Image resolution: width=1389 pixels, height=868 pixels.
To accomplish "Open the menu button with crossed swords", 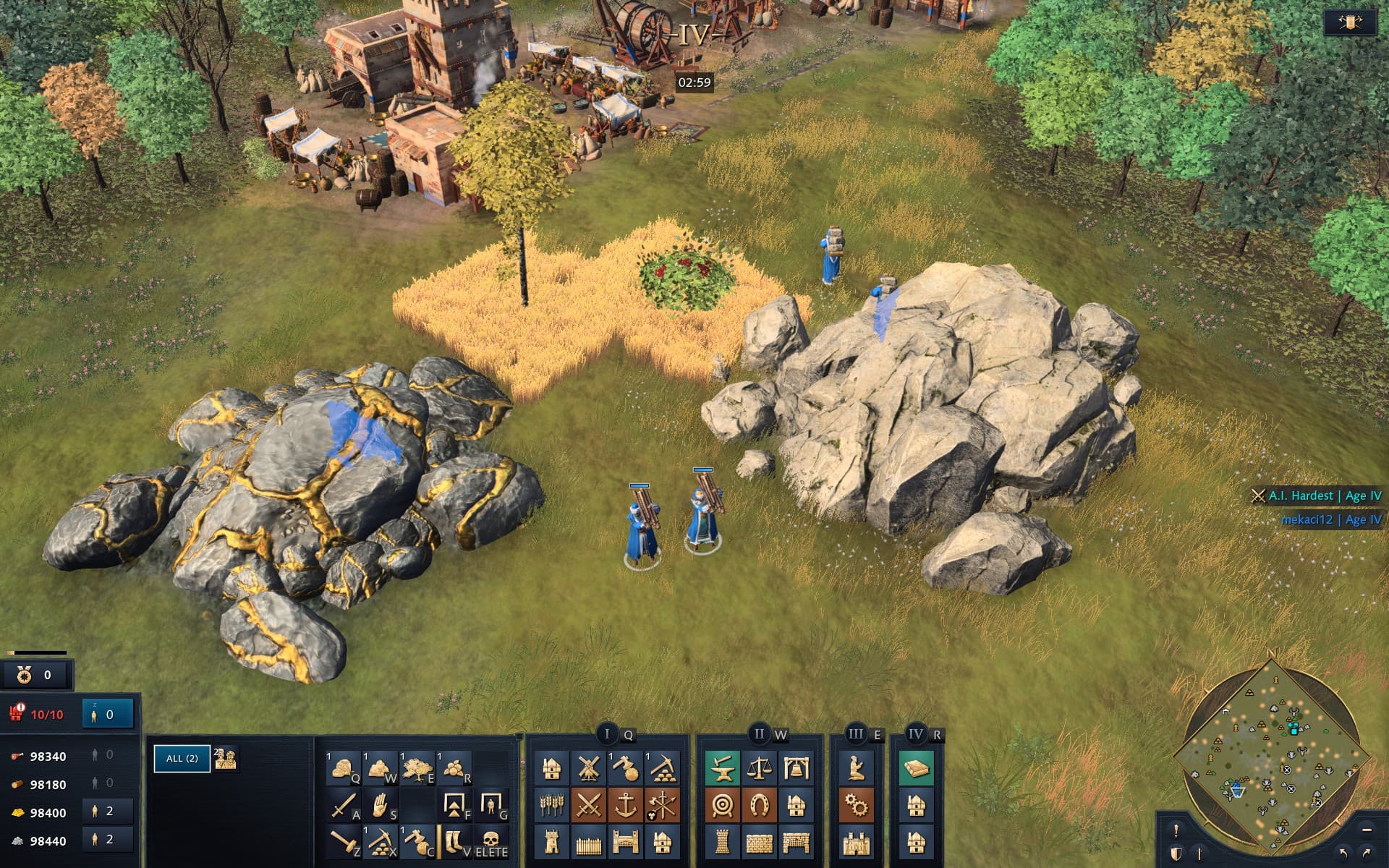I will click(x=1349, y=22).
